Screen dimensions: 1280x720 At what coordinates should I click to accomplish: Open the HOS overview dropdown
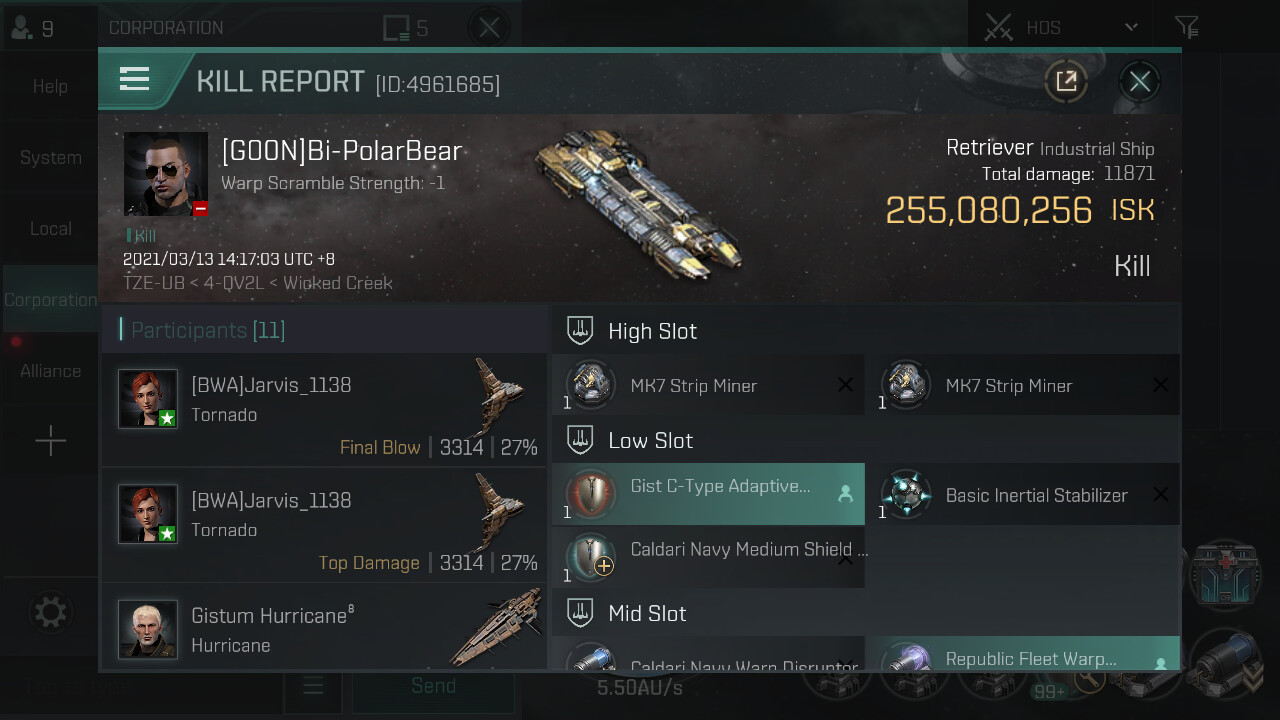[1131, 27]
